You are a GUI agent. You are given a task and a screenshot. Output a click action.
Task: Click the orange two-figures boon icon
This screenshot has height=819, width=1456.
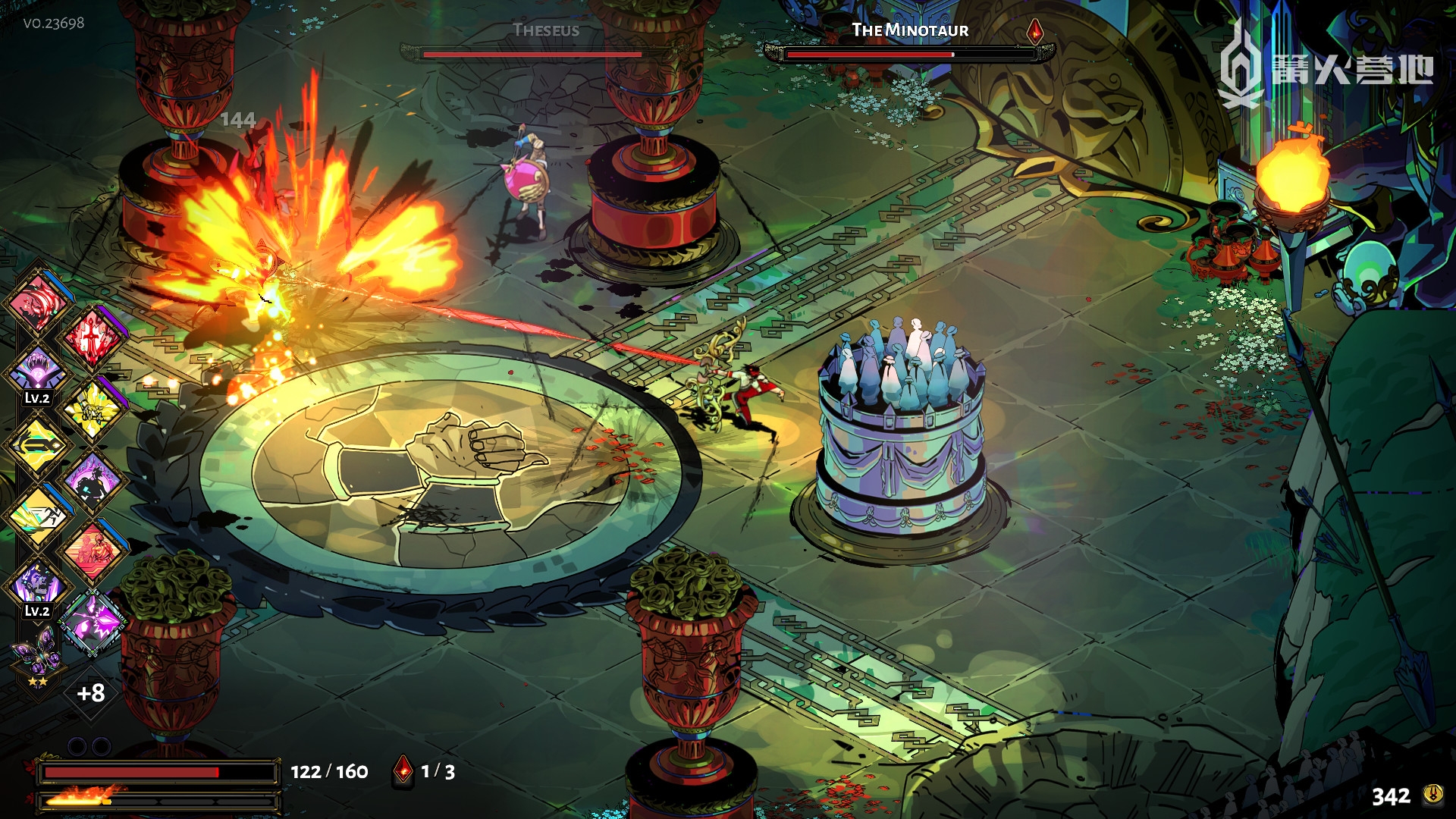[93, 551]
